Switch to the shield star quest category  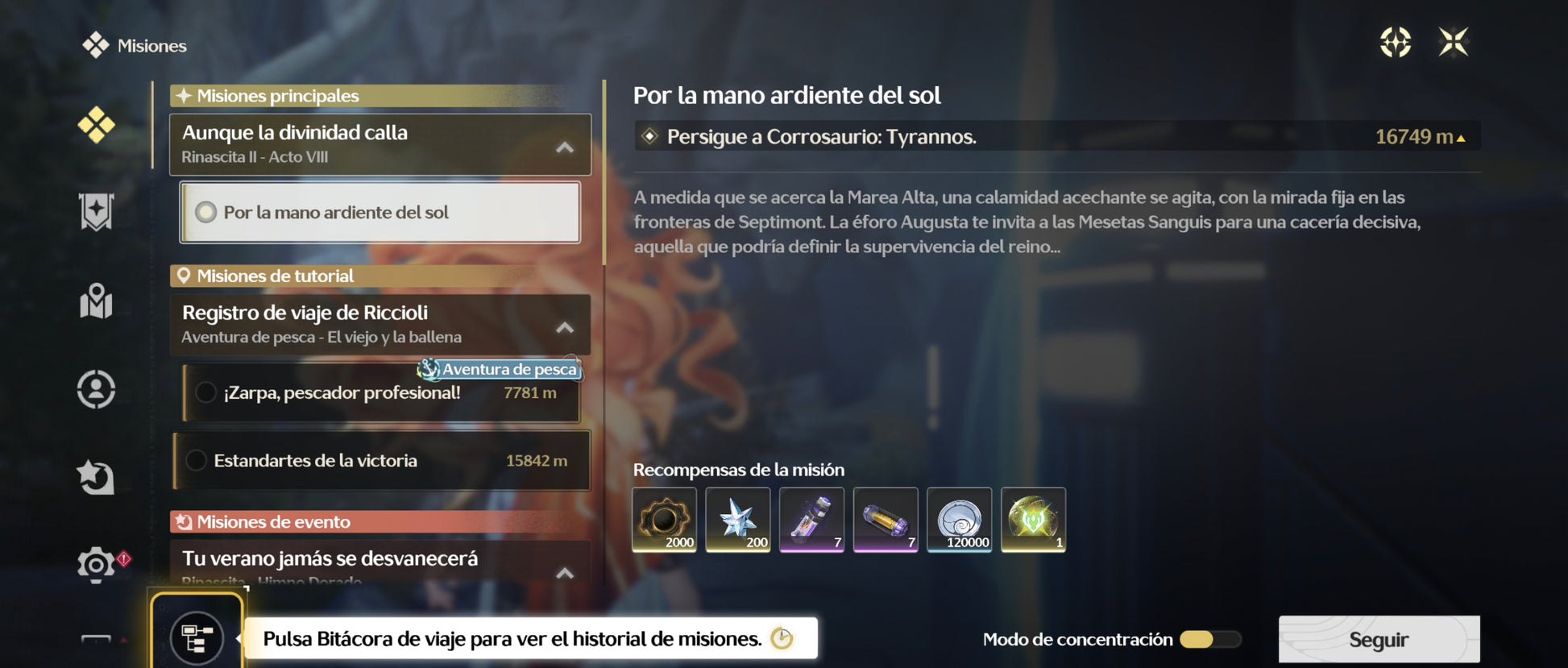[96, 212]
